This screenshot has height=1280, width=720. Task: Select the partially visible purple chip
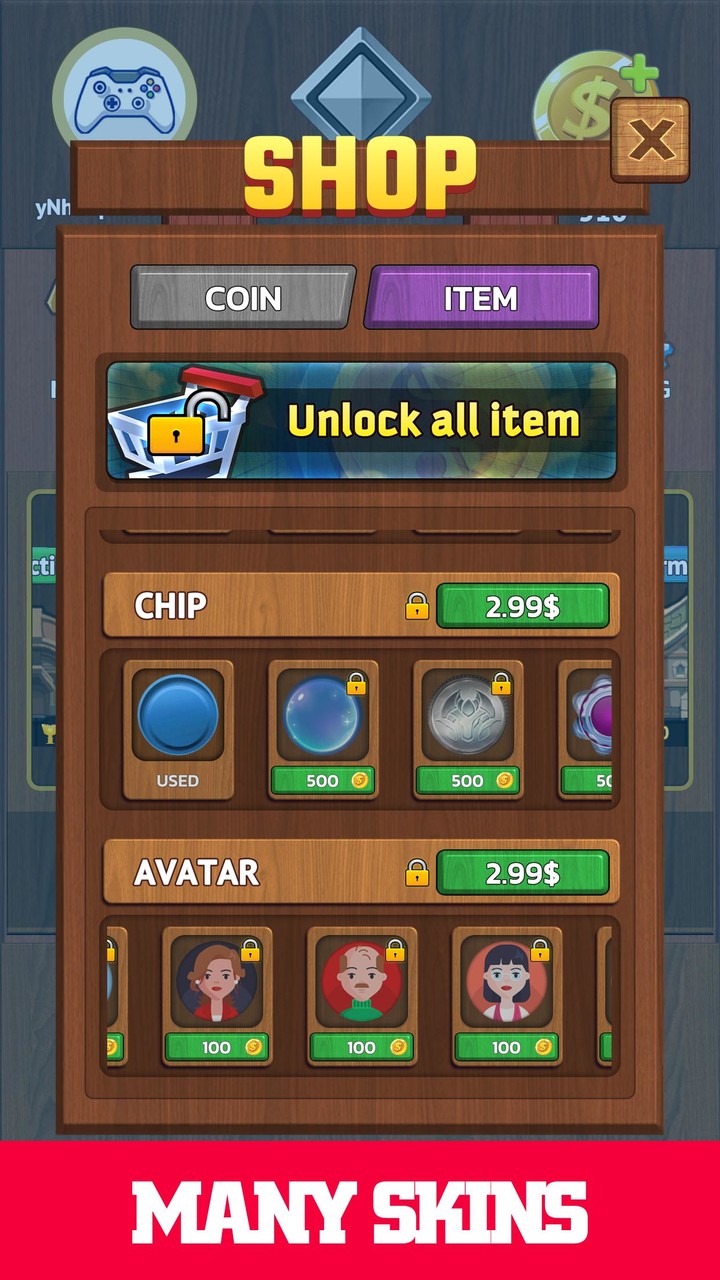pos(589,717)
